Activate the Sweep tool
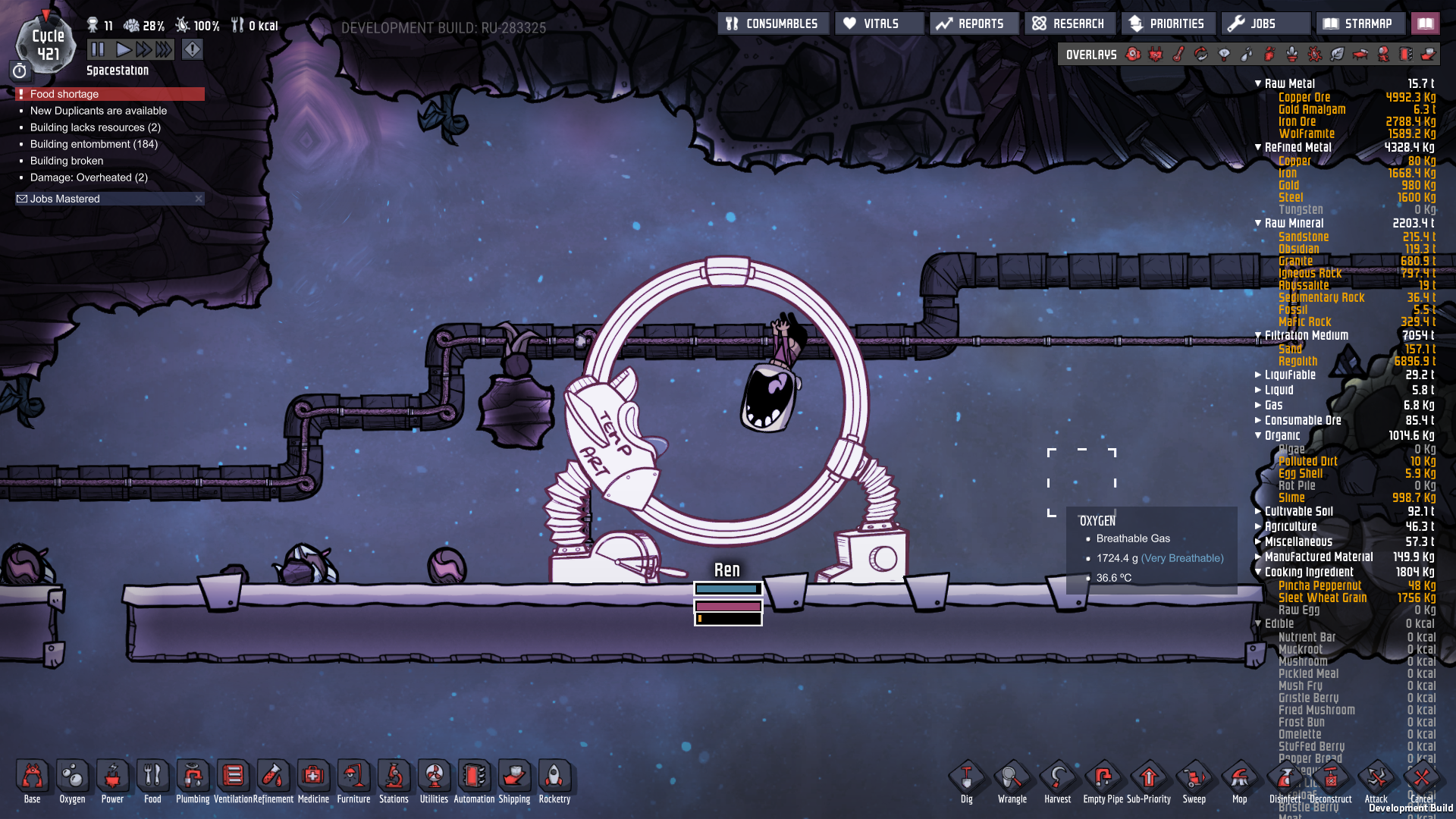Image resolution: width=1456 pixels, height=819 pixels. [x=1194, y=781]
